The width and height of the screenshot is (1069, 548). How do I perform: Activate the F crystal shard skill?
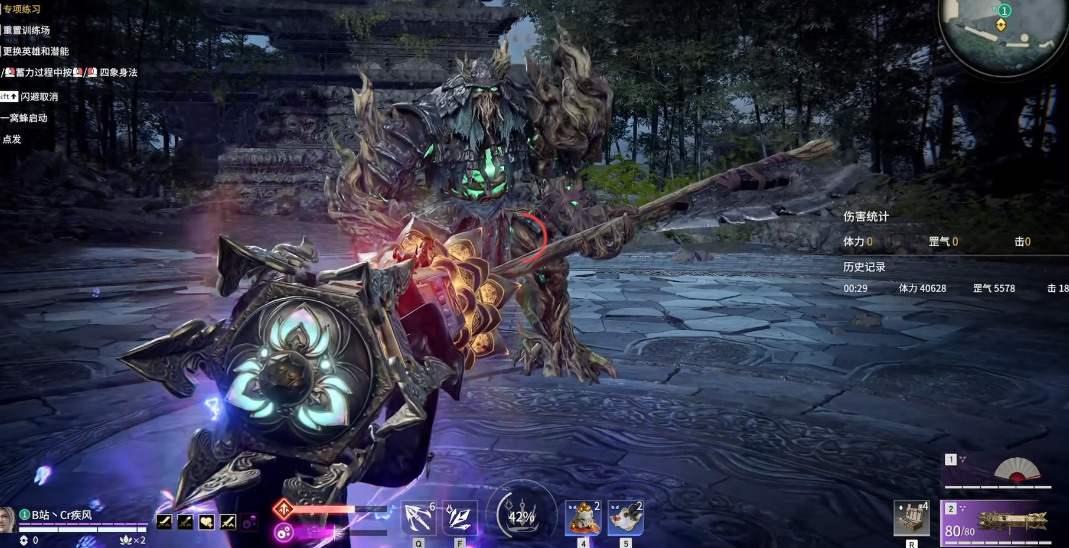tap(459, 517)
